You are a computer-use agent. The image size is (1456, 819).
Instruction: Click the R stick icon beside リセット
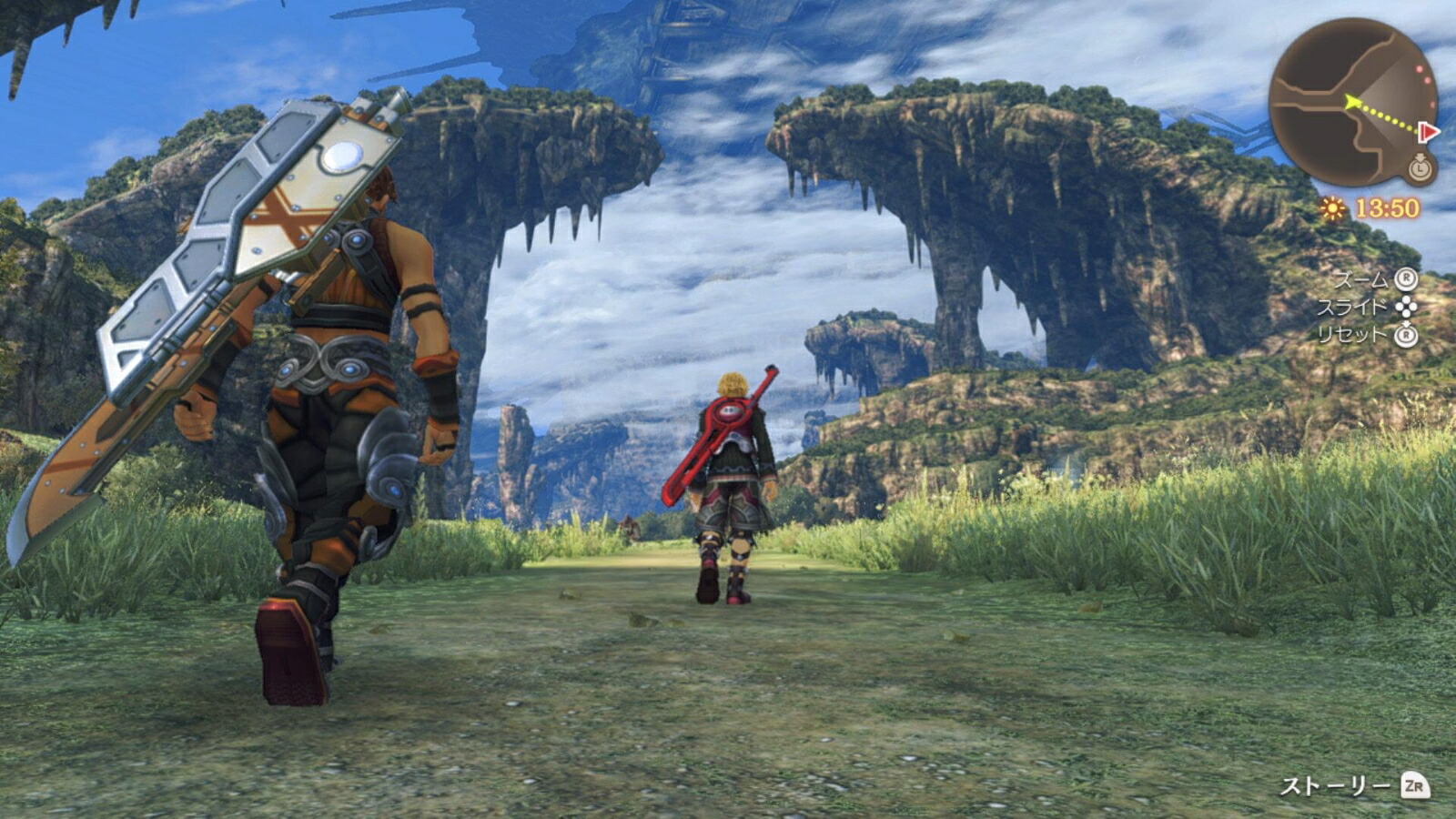point(1404,336)
